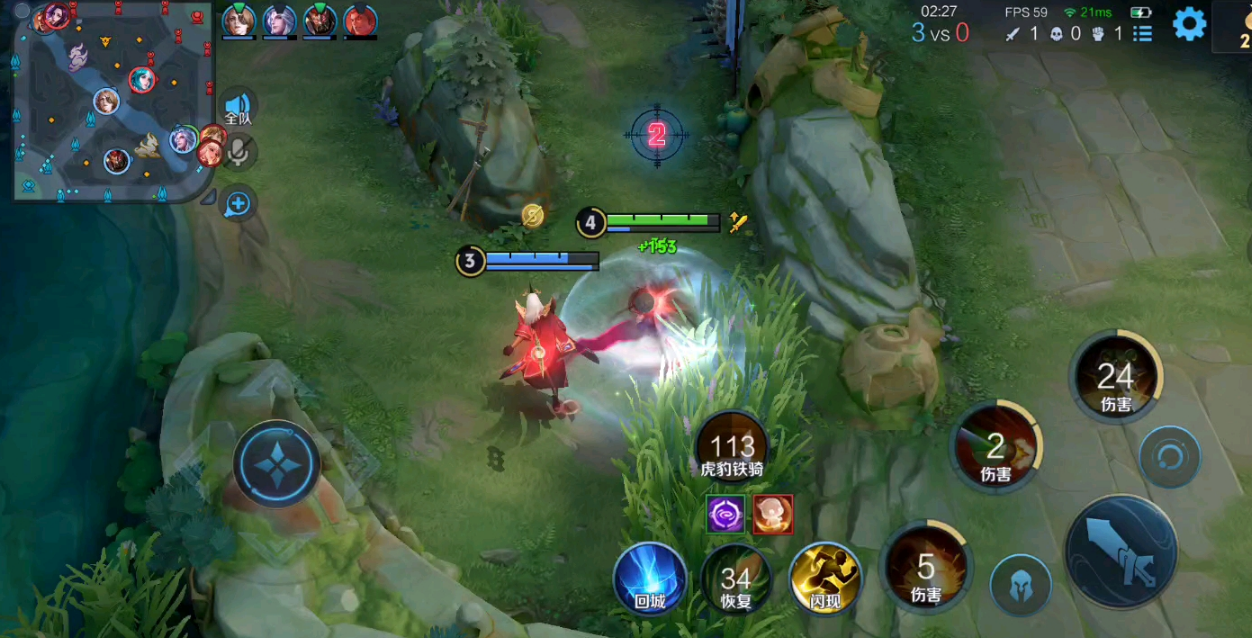Activate the 回城 recall button
This screenshot has height=638, width=1252.
coord(650,579)
